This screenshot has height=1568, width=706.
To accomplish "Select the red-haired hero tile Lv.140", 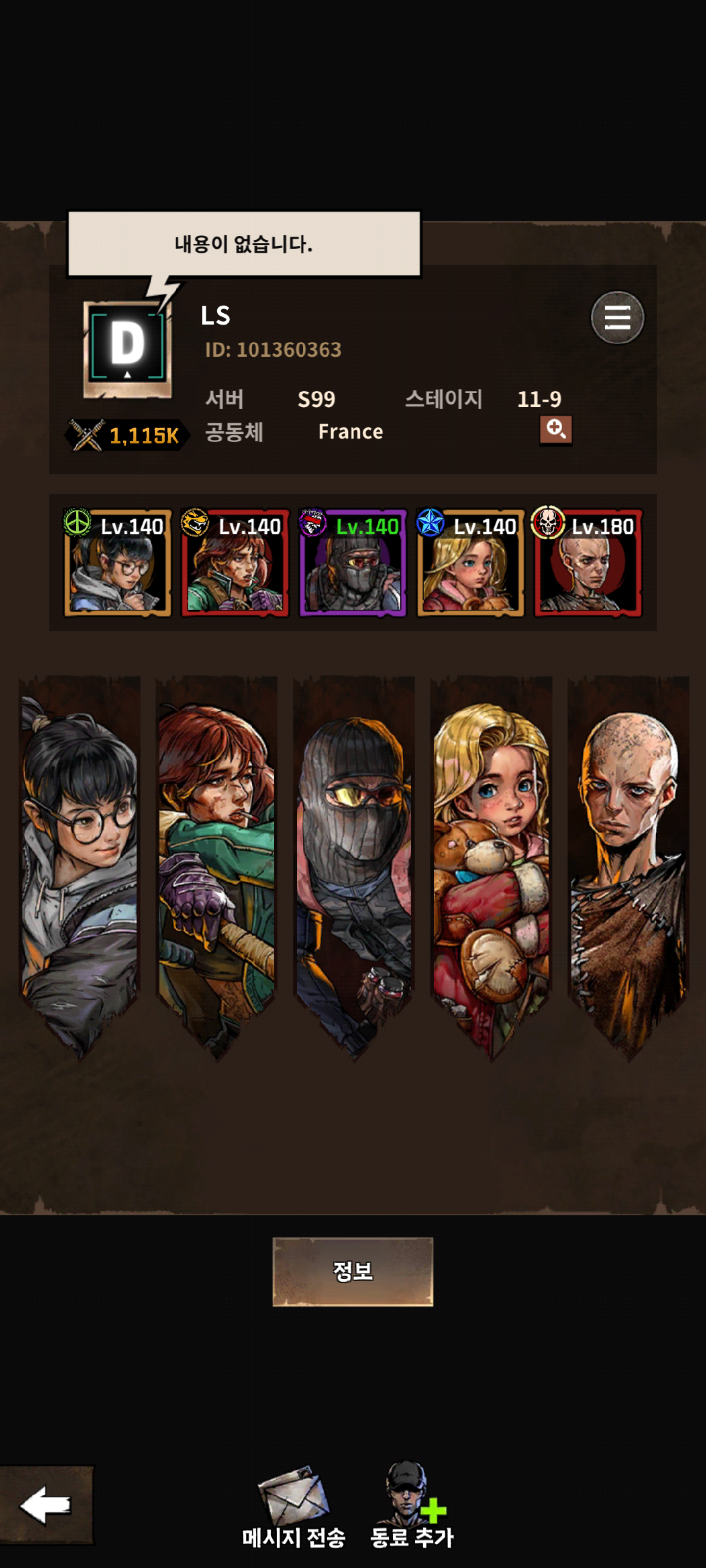I will pyautogui.click(x=235, y=563).
